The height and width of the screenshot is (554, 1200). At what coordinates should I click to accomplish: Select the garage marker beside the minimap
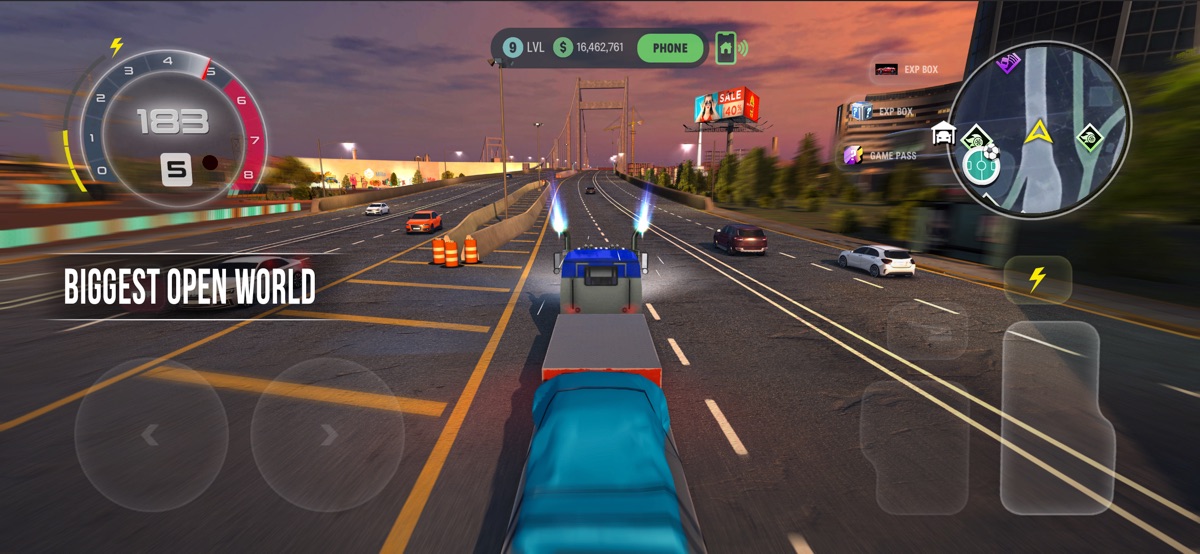pos(942,133)
